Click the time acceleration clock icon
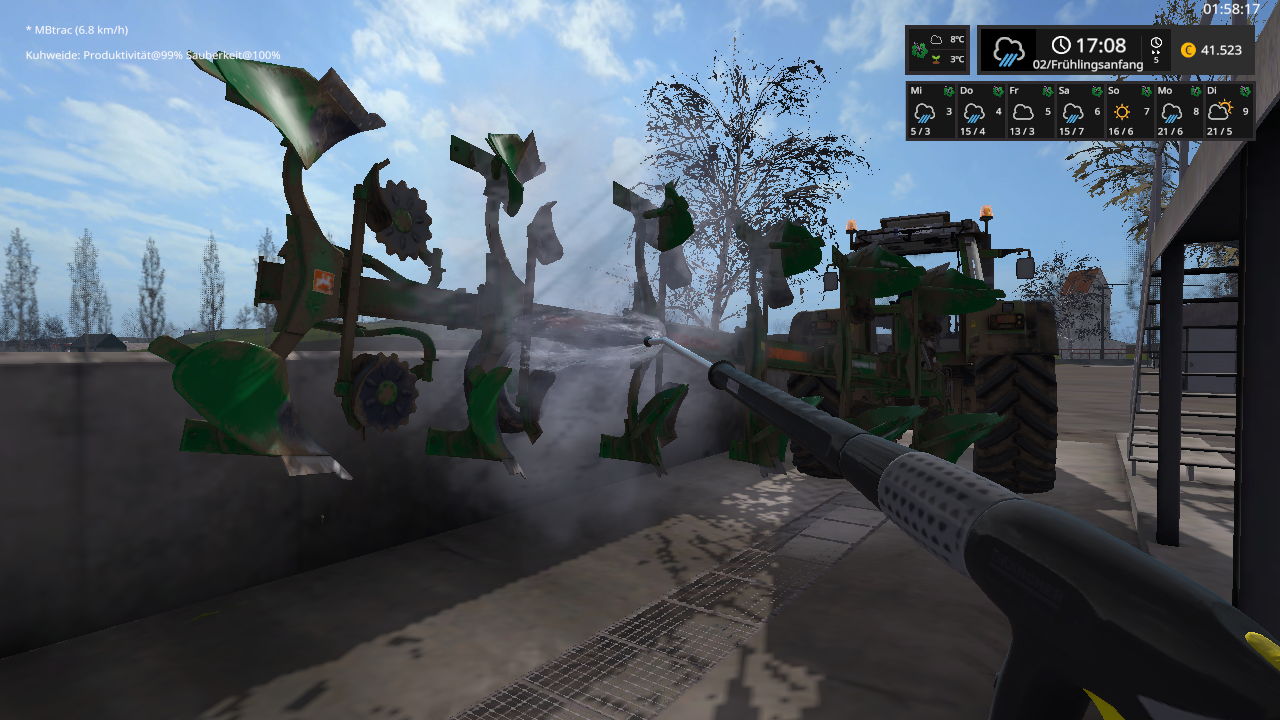Viewport: 1280px width, 720px height. (x=1156, y=44)
